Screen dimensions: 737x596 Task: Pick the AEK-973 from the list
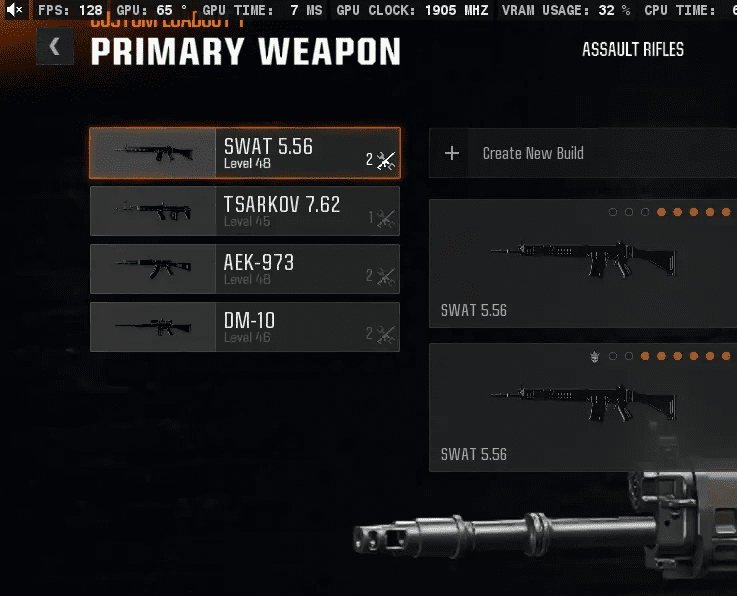[x=244, y=269]
